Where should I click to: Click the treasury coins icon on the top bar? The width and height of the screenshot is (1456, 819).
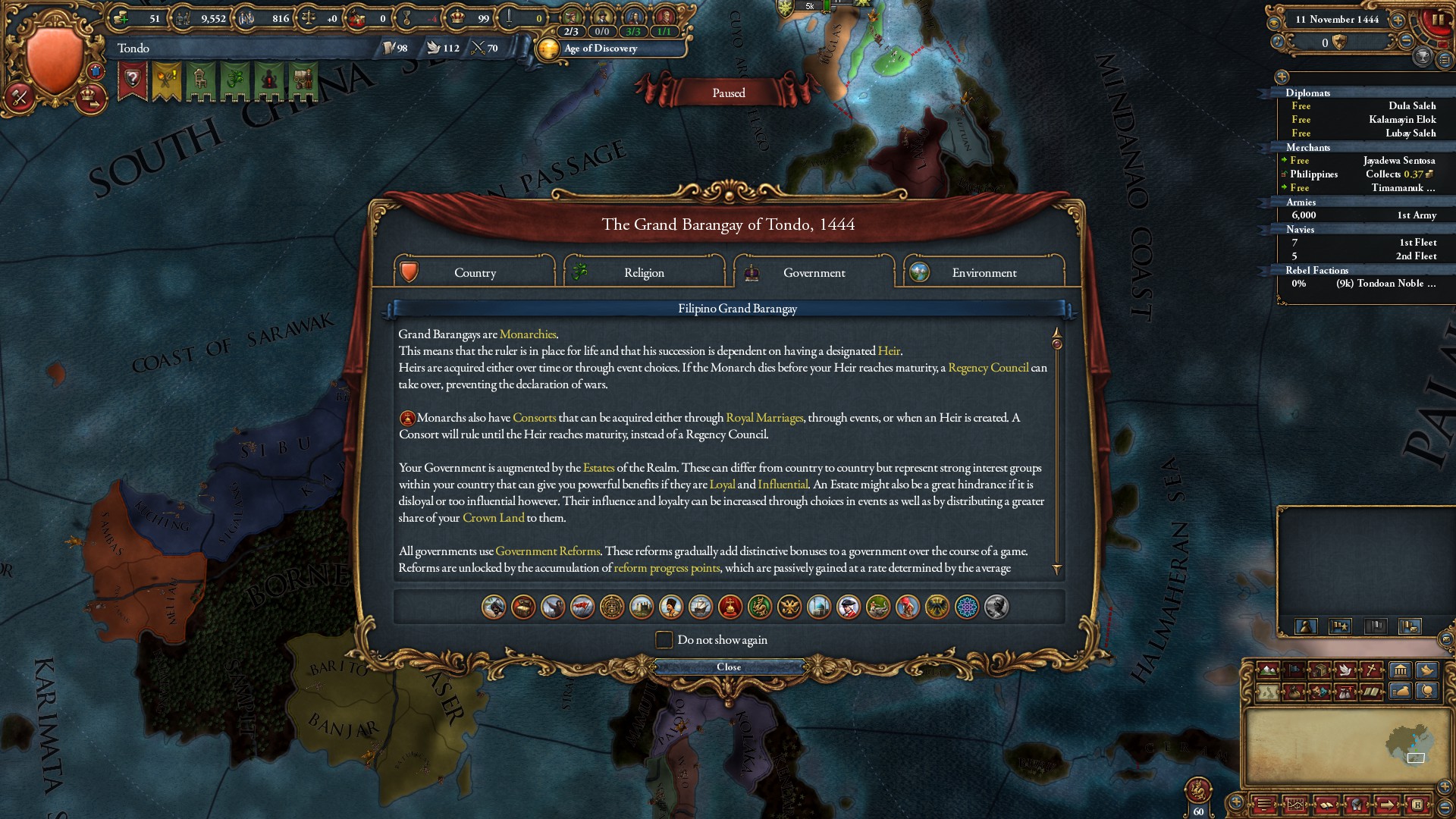pyautogui.click(x=121, y=17)
